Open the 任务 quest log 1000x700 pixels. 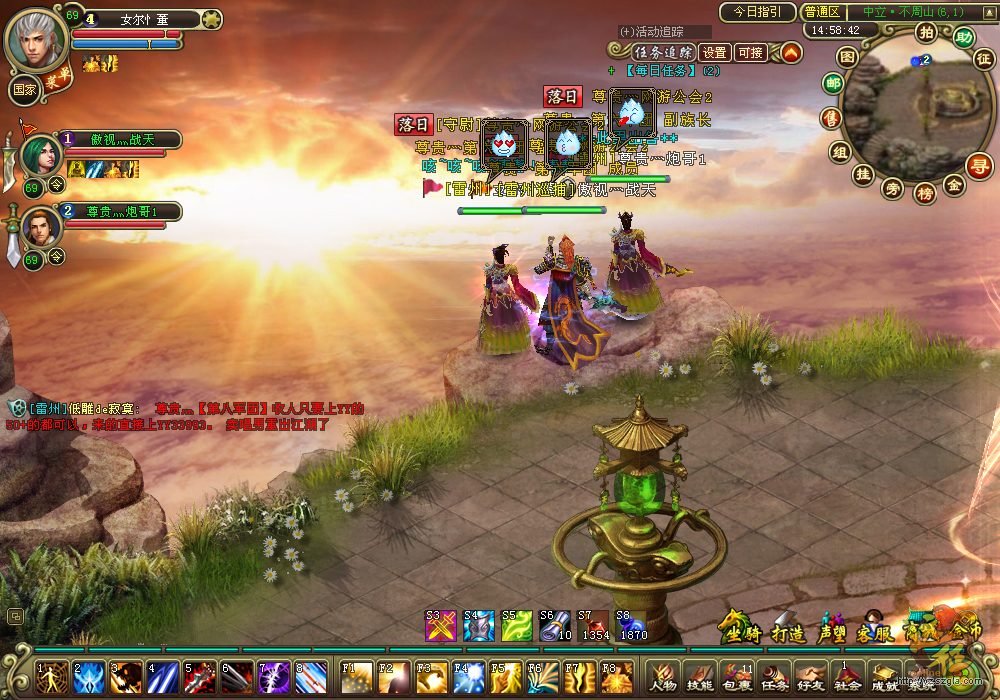pyautogui.click(x=773, y=676)
